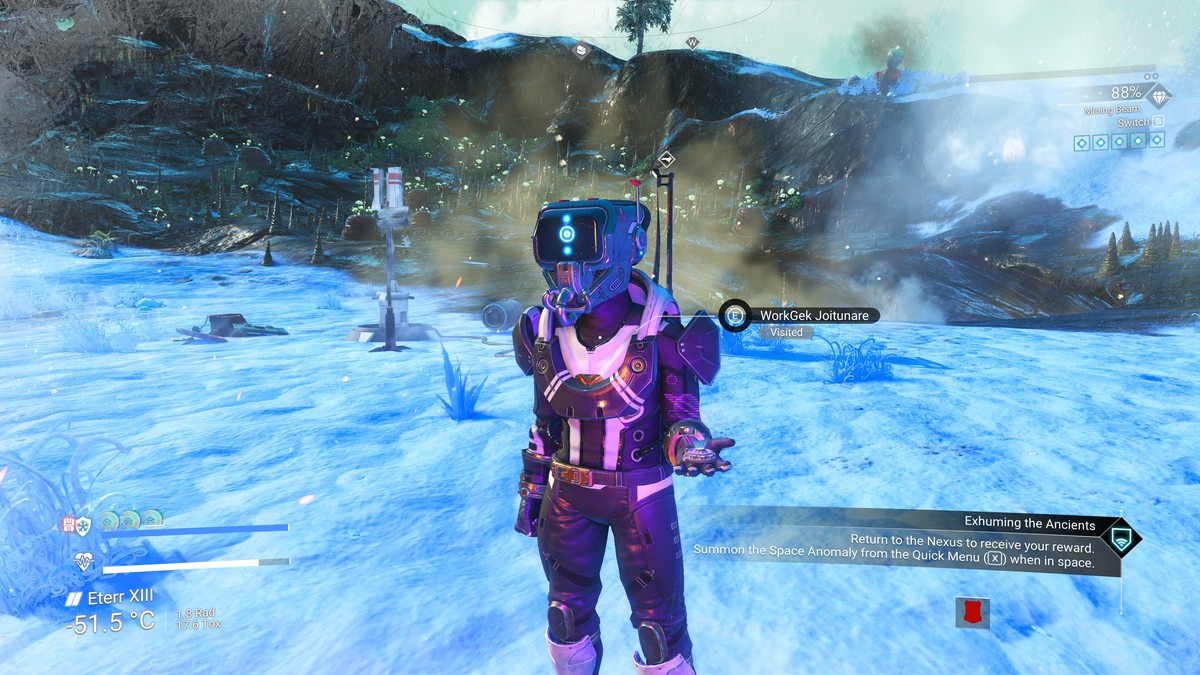The width and height of the screenshot is (1200, 675).
Task: Click the creature marker icon above player
Action: click(665, 160)
